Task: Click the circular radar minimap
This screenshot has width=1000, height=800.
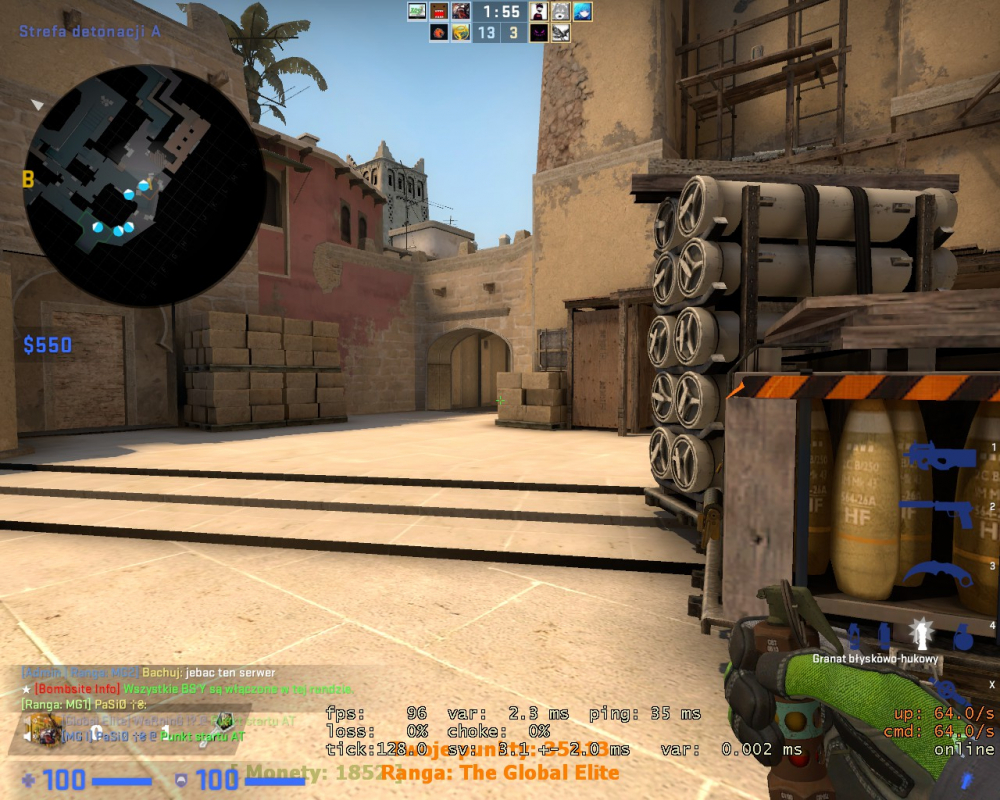Action: 144,185
